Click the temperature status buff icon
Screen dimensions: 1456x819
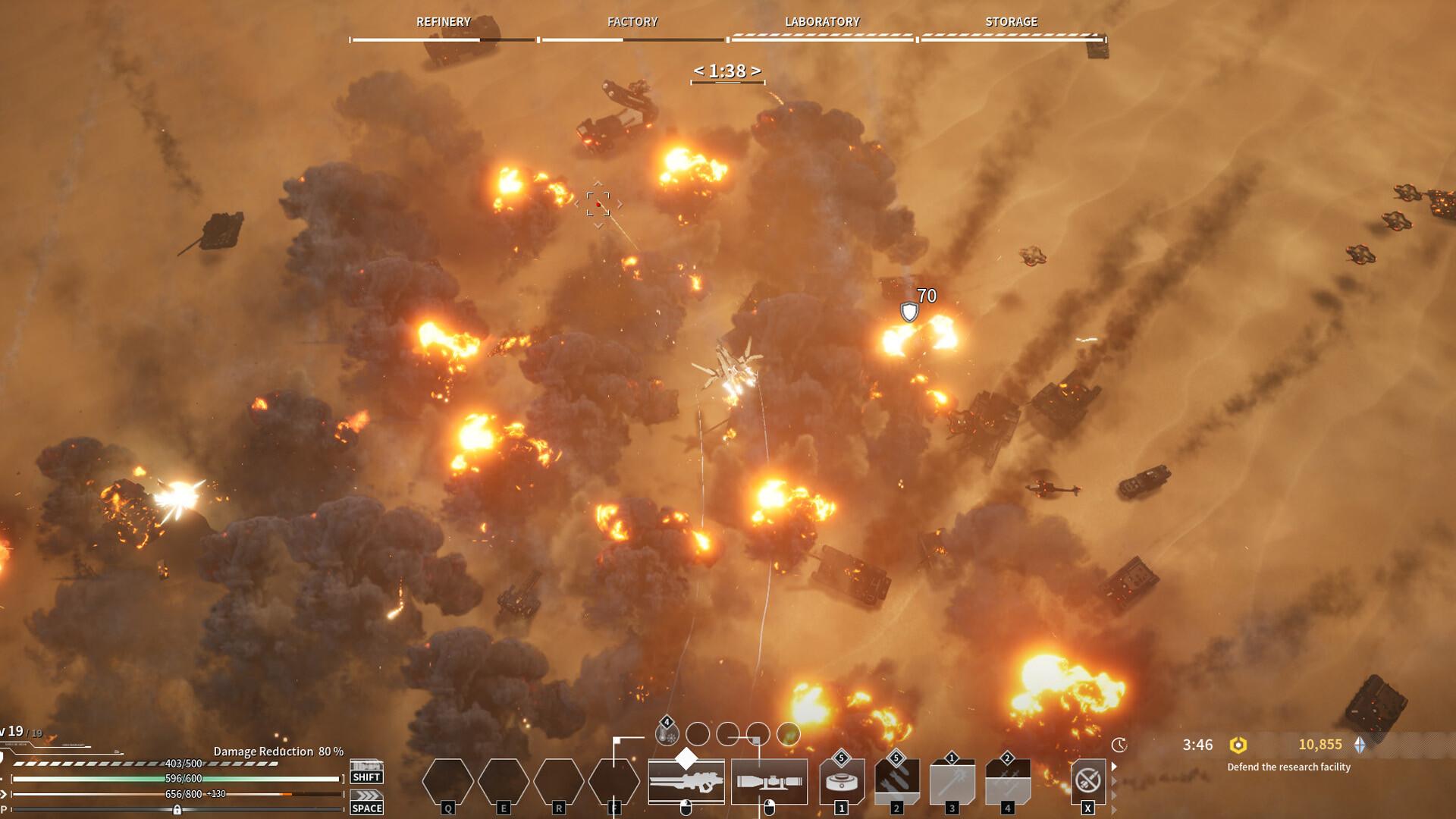(x=667, y=734)
